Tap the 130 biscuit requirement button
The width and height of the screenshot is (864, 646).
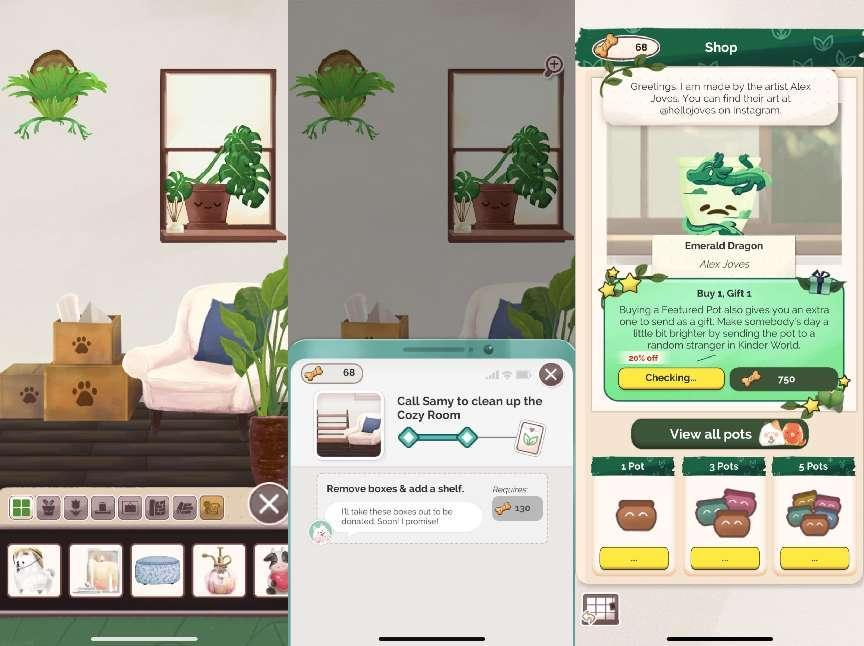pyautogui.click(x=517, y=508)
